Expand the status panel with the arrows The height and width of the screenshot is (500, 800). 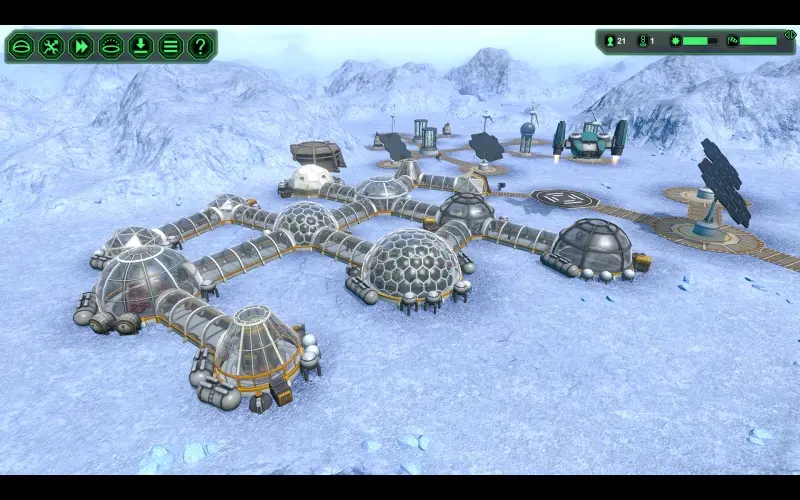[x=789, y=35]
